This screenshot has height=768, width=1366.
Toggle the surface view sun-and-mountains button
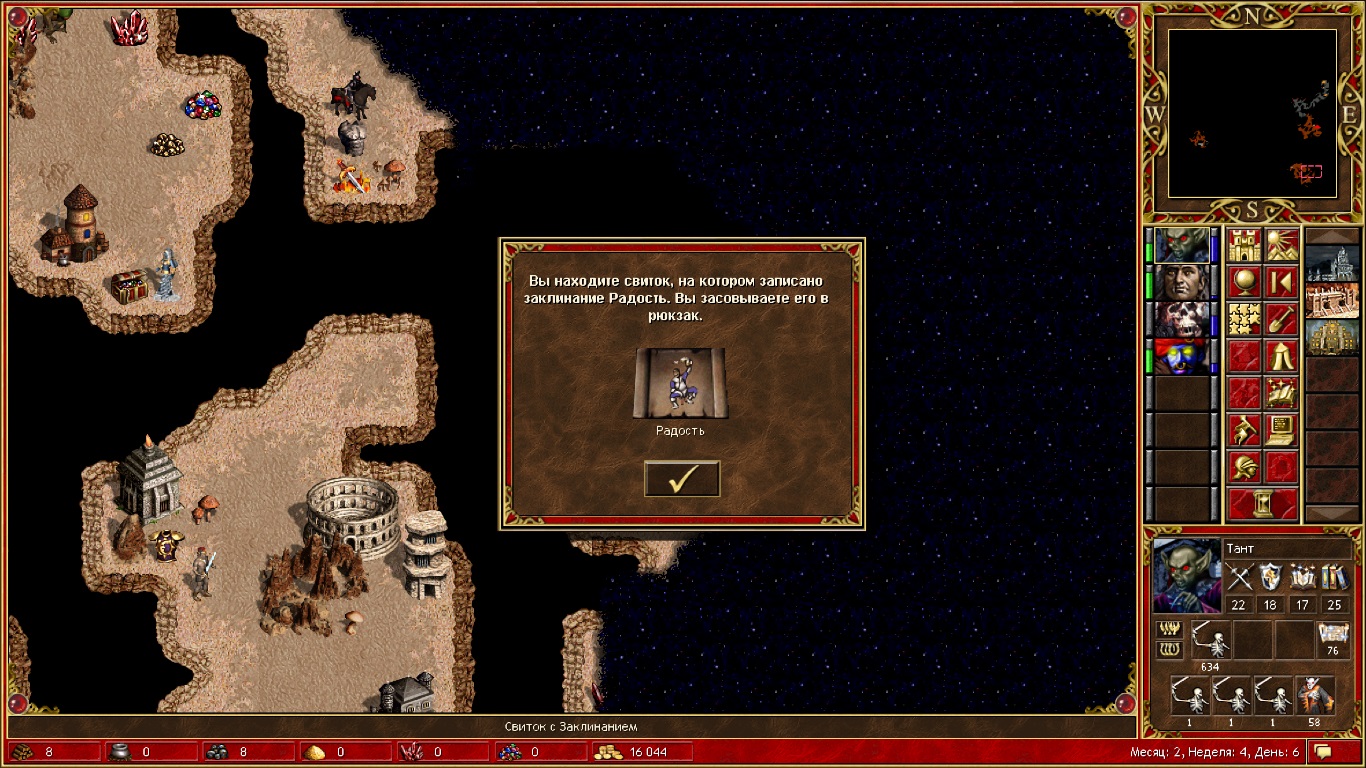[1281, 246]
